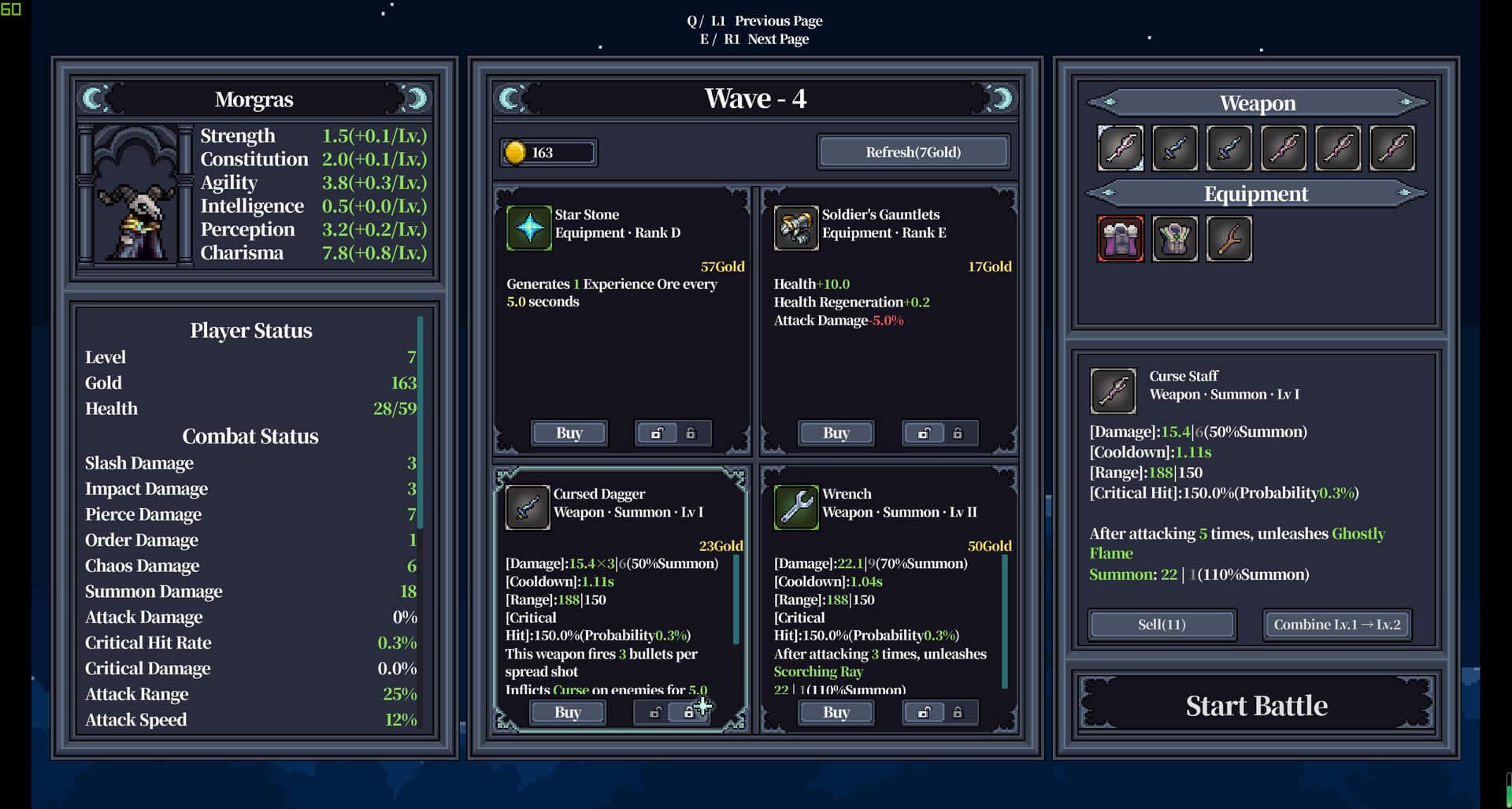This screenshot has width=1512, height=809.
Task: Click the Soldier's Gauntlets icon
Action: (x=797, y=227)
